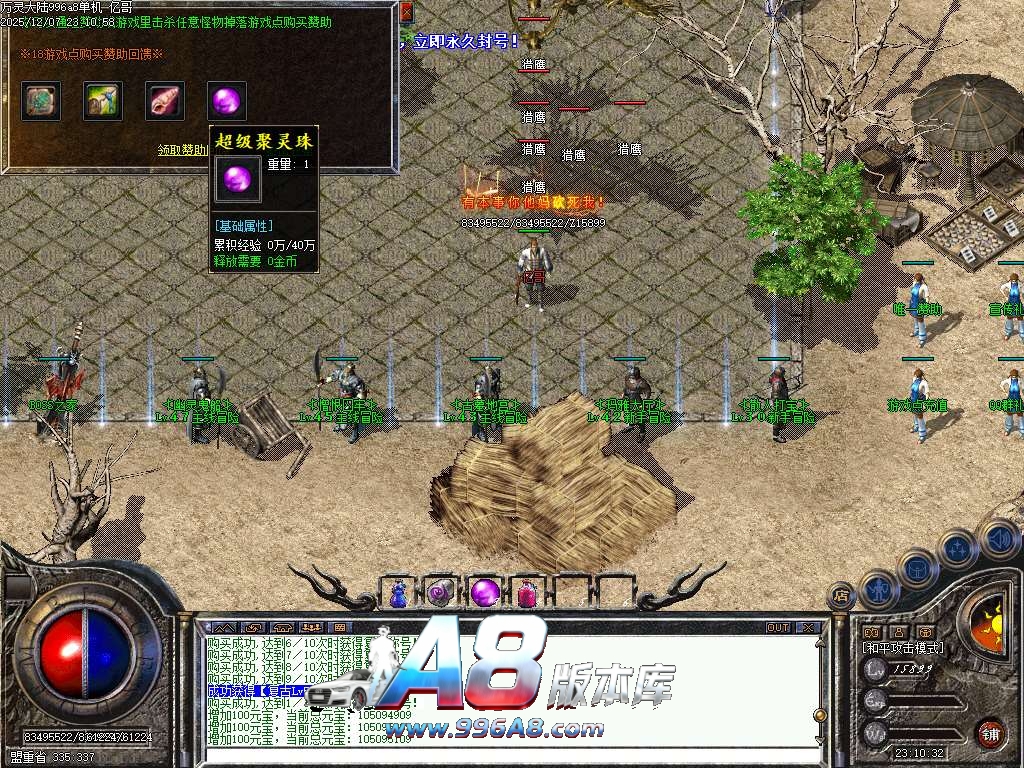Viewport: 1024px width, 768px height.
Task: Open the red 铺 stall button
Action: point(990,733)
